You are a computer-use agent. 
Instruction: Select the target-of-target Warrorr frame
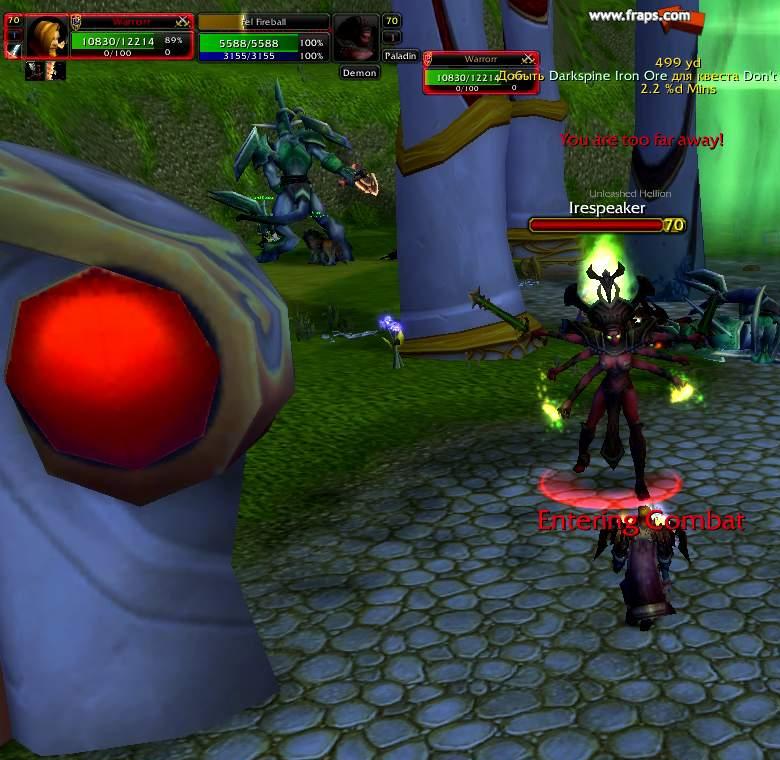click(x=481, y=74)
